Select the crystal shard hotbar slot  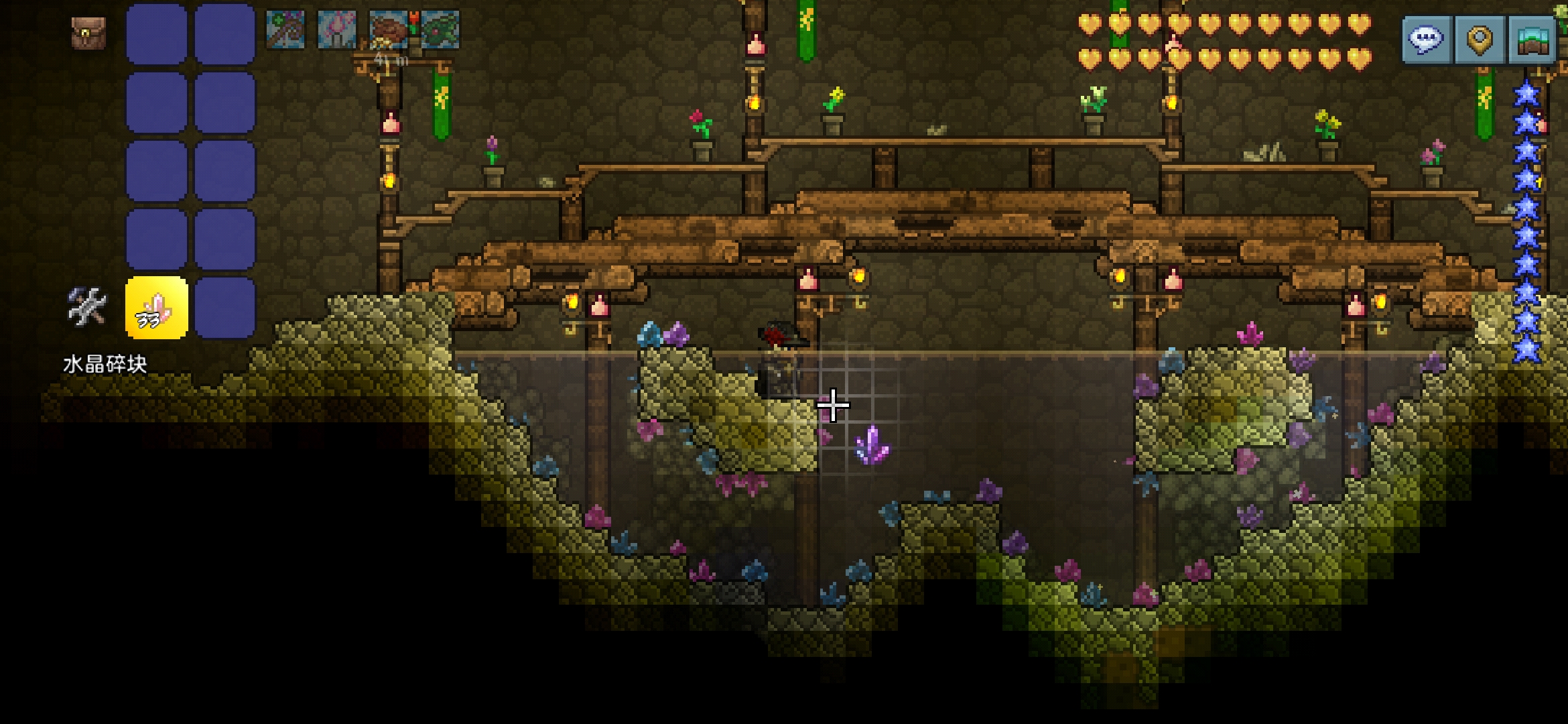click(x=157, y=308)
